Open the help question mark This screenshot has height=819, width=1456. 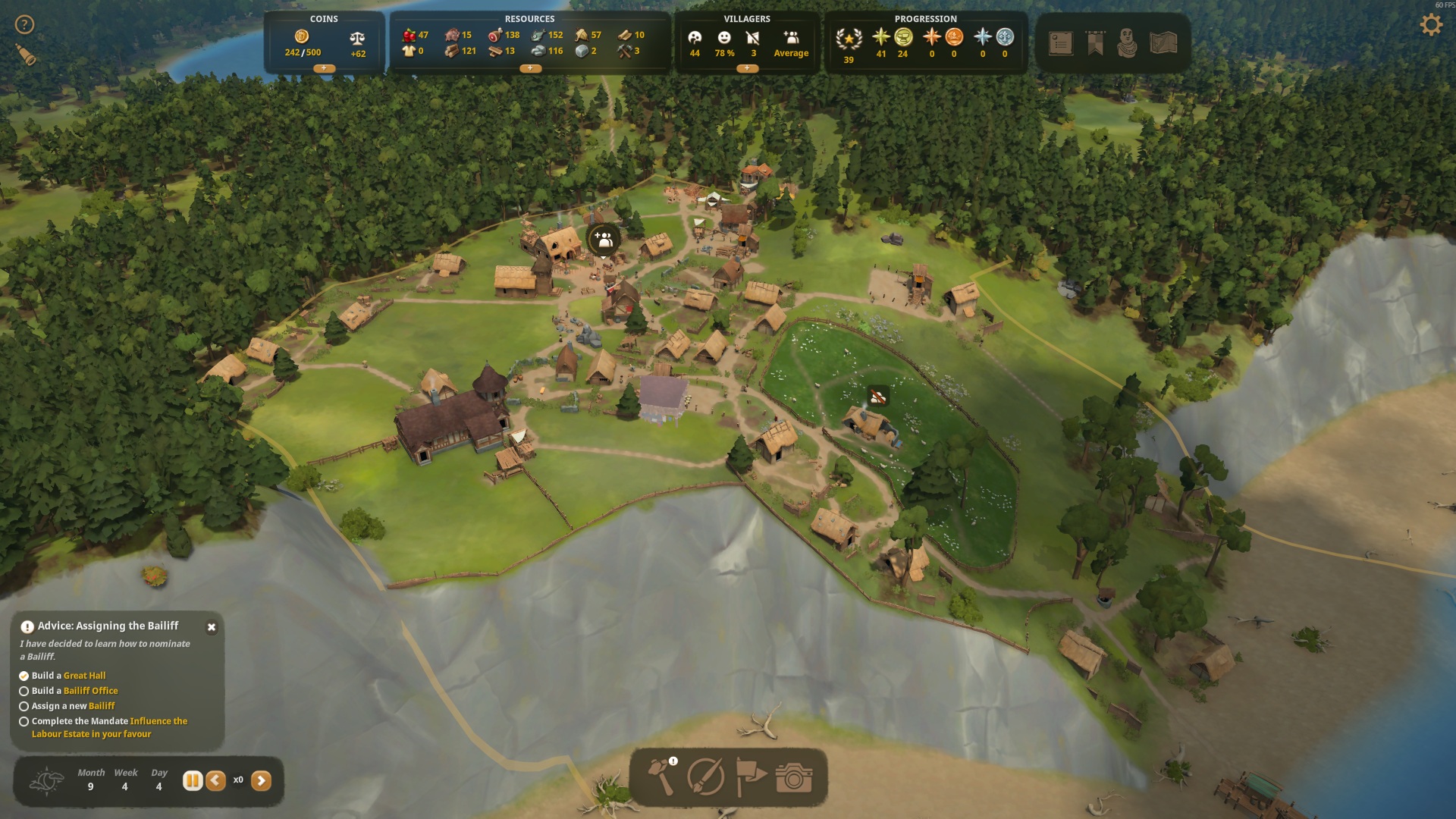[25, 25]
